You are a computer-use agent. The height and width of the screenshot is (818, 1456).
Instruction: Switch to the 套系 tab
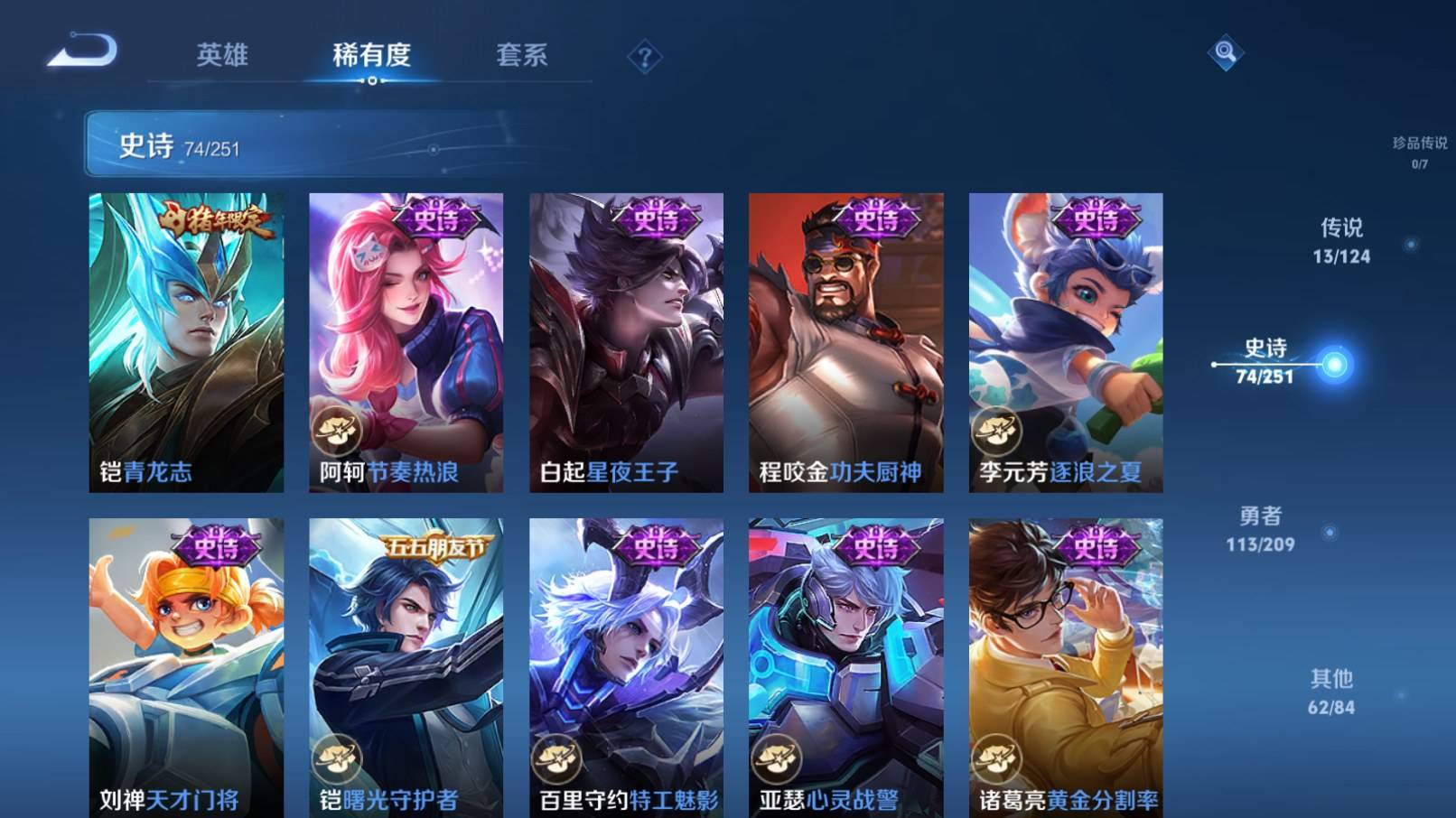point(524,56)
